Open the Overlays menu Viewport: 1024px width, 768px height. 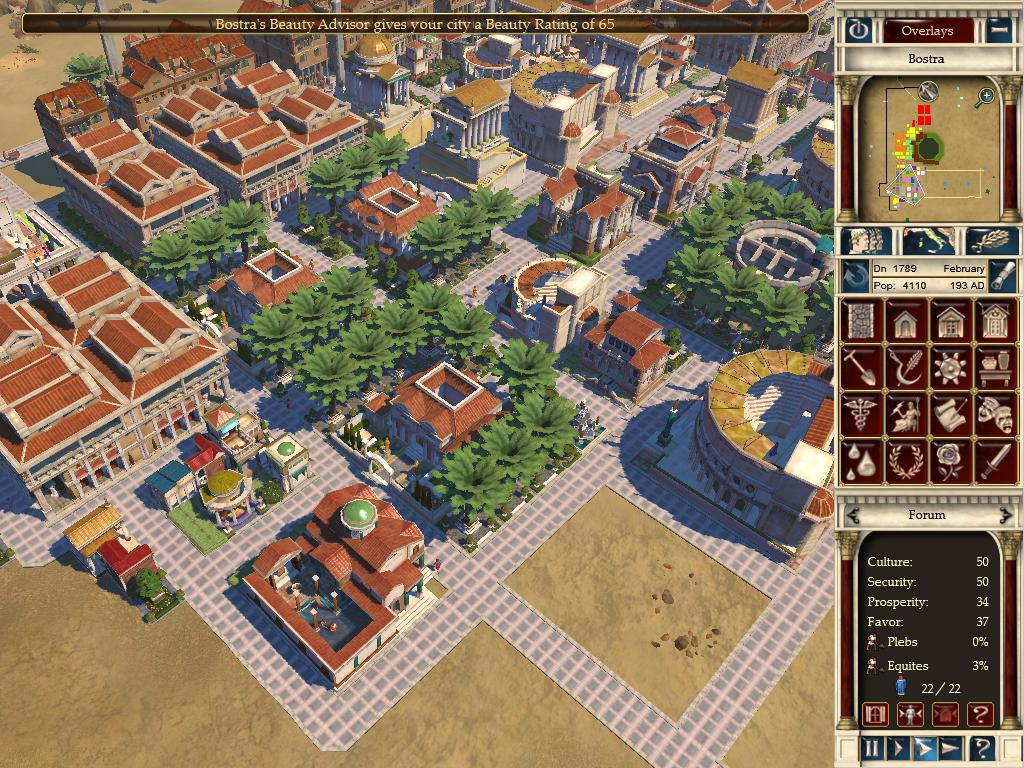point(927,30)
